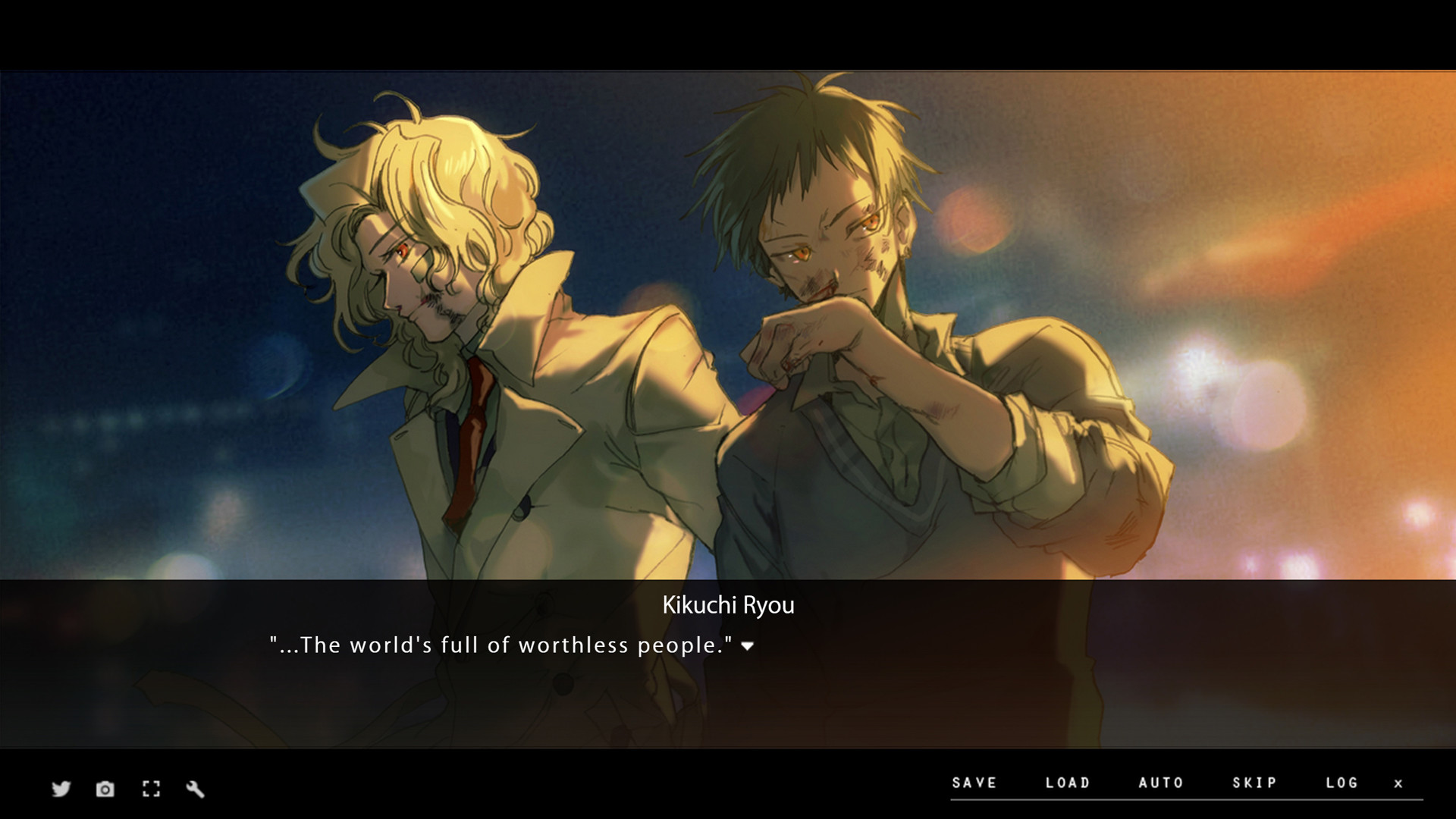Image resolution: width=1456 pixels, height=819 pixels.
Task: Click the SAVE button to store progress
Action: (x=974, y=783)
